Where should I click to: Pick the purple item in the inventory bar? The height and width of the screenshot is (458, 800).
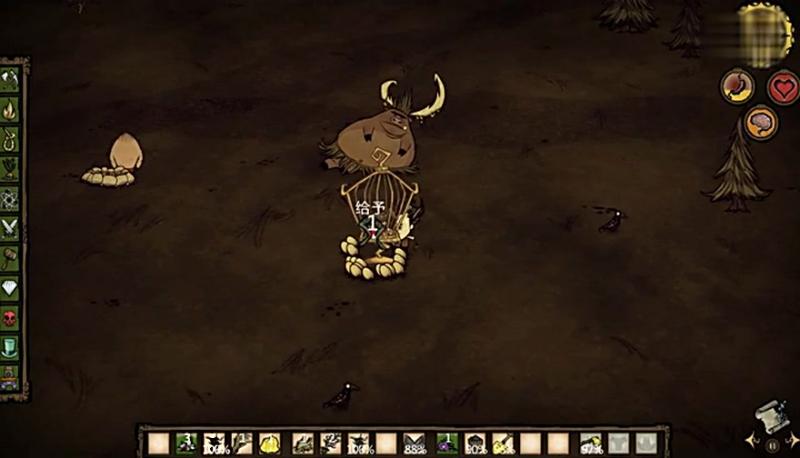pyautogui.click(x=446, y=443)
